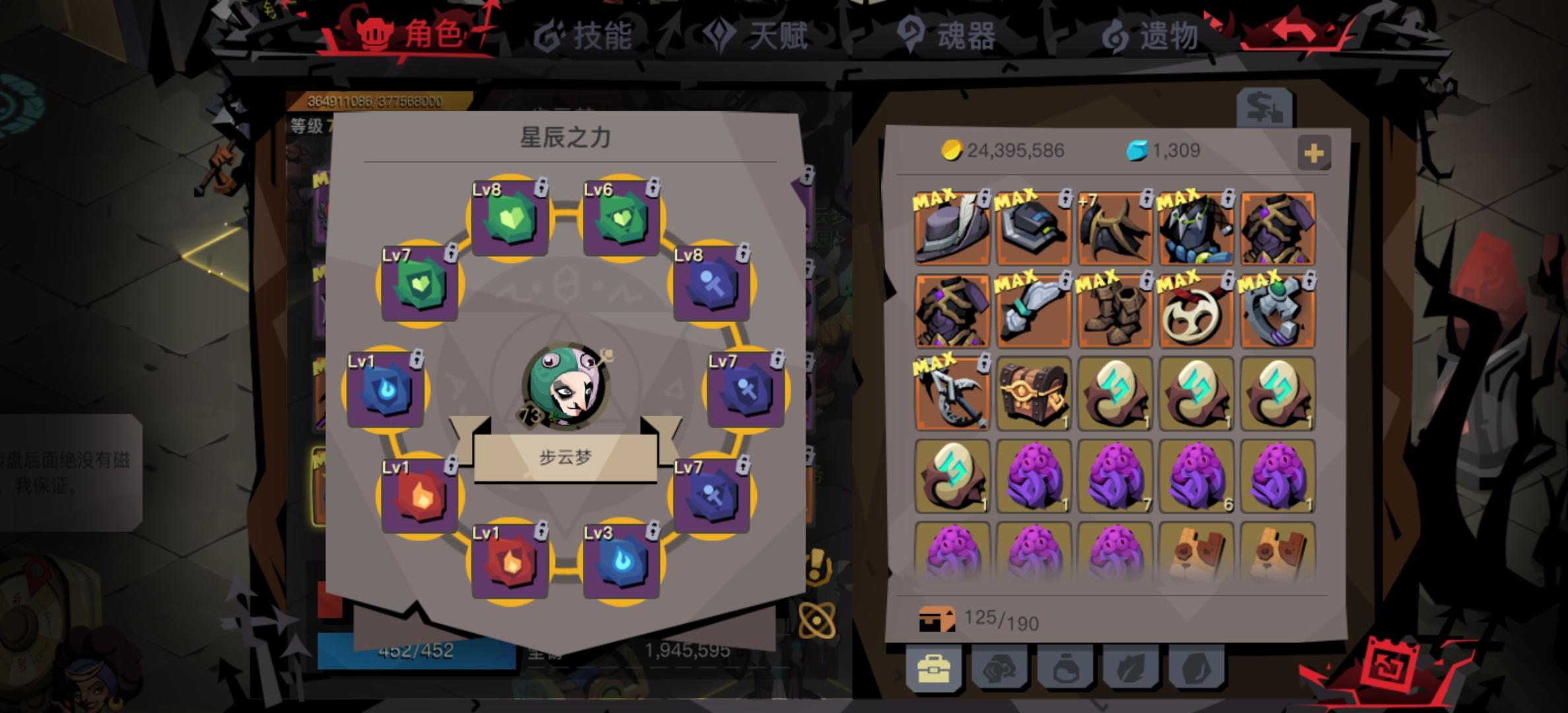Click the 24,395,586 gold counter
Image resolution: width=1568 pixels, height=713 pixels.
click(x=1008, y=151)
